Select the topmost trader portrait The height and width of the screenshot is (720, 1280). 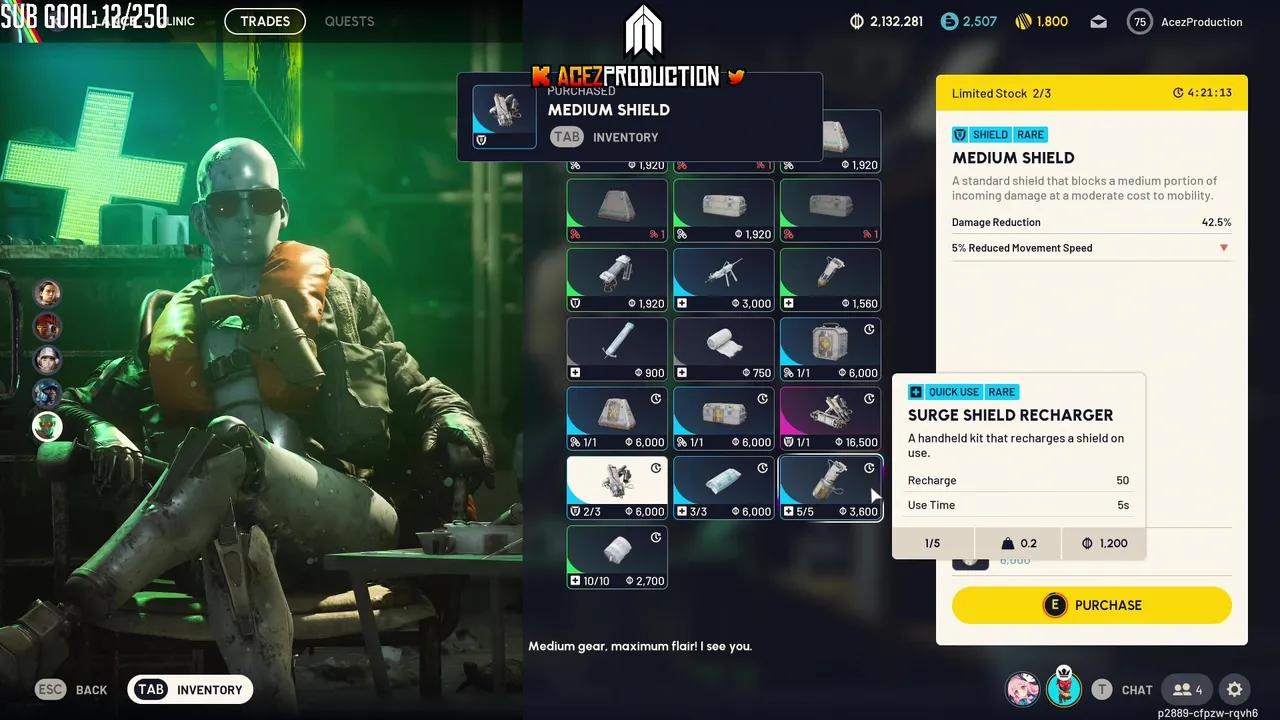[x=47, y=293]
